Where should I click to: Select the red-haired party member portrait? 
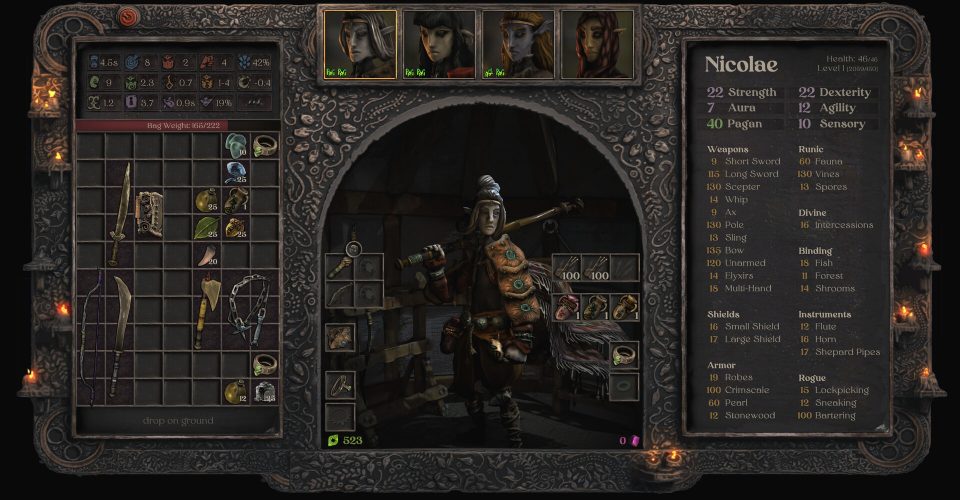597,45
